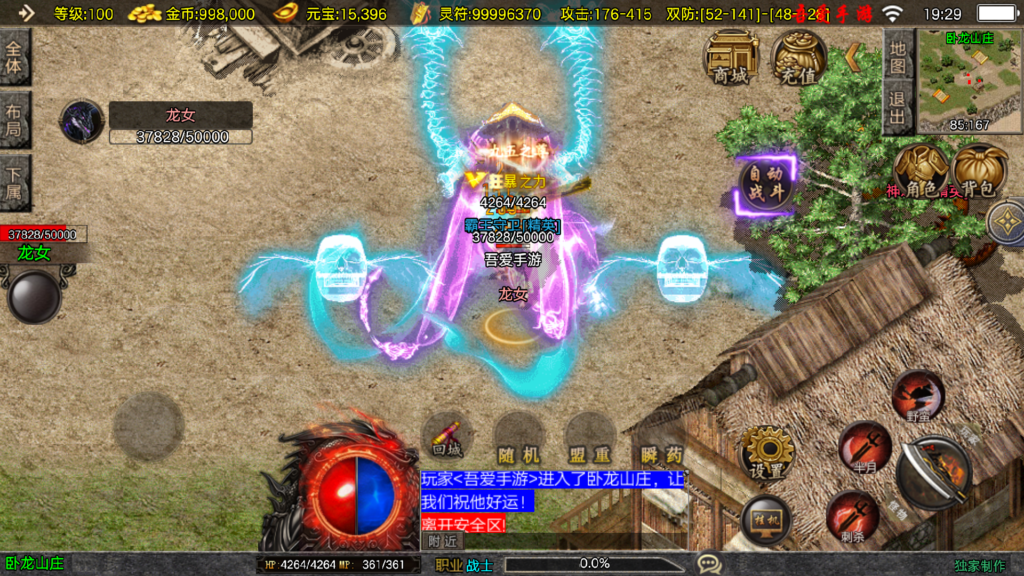Viewport: 1024px width, 576px height.
Task: Use the 回城 return scroll slot
Action: point(447,437)
